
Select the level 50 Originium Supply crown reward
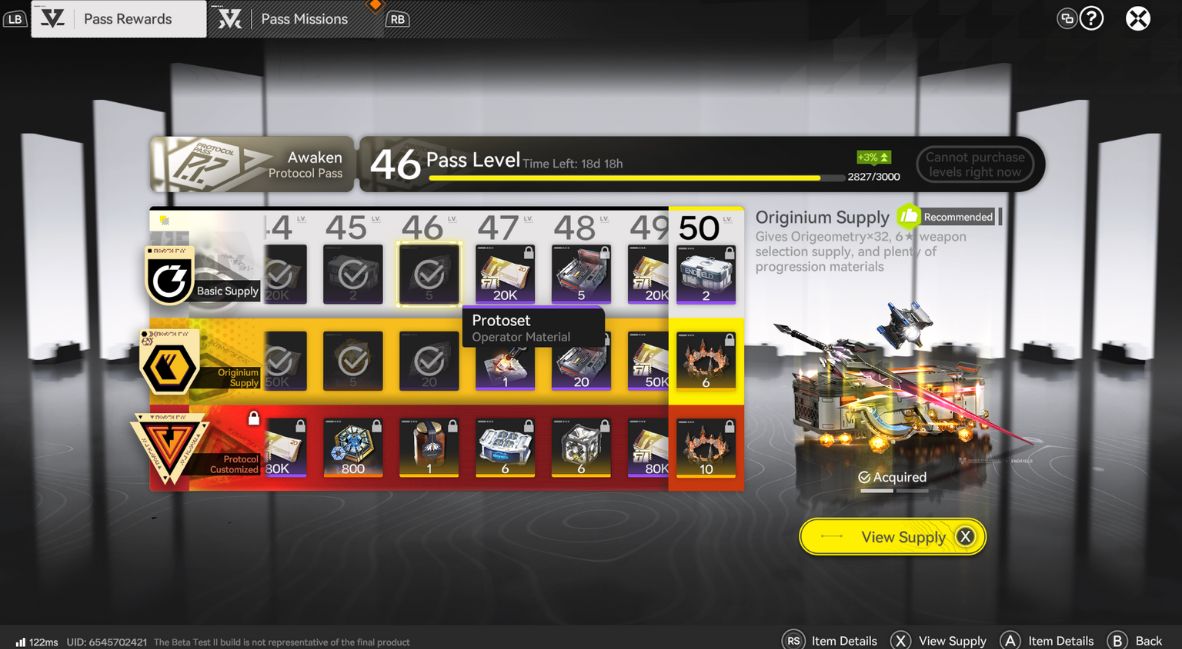click(x=706, y=361)
